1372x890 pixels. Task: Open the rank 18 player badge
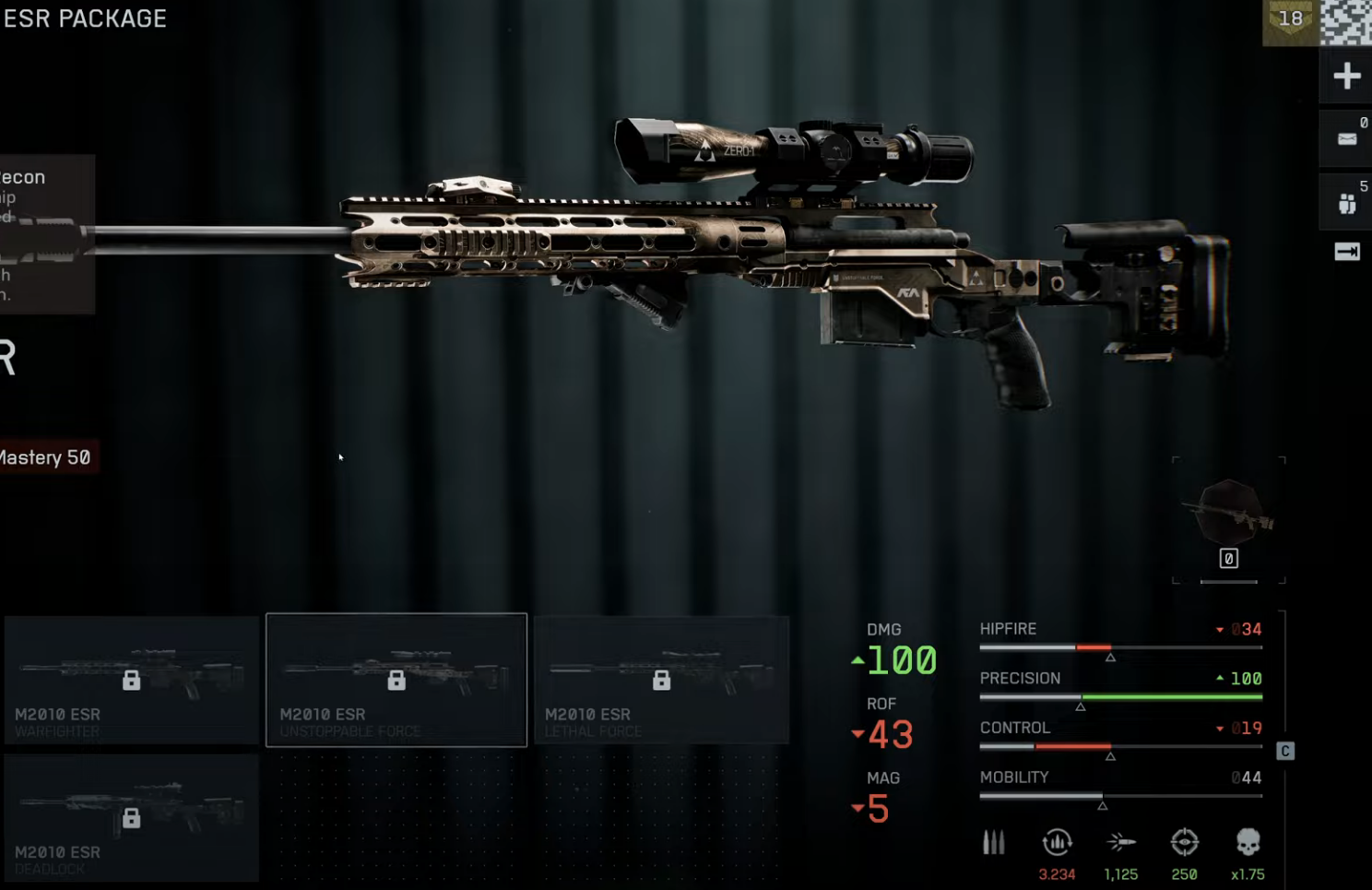click(1290, 20)
